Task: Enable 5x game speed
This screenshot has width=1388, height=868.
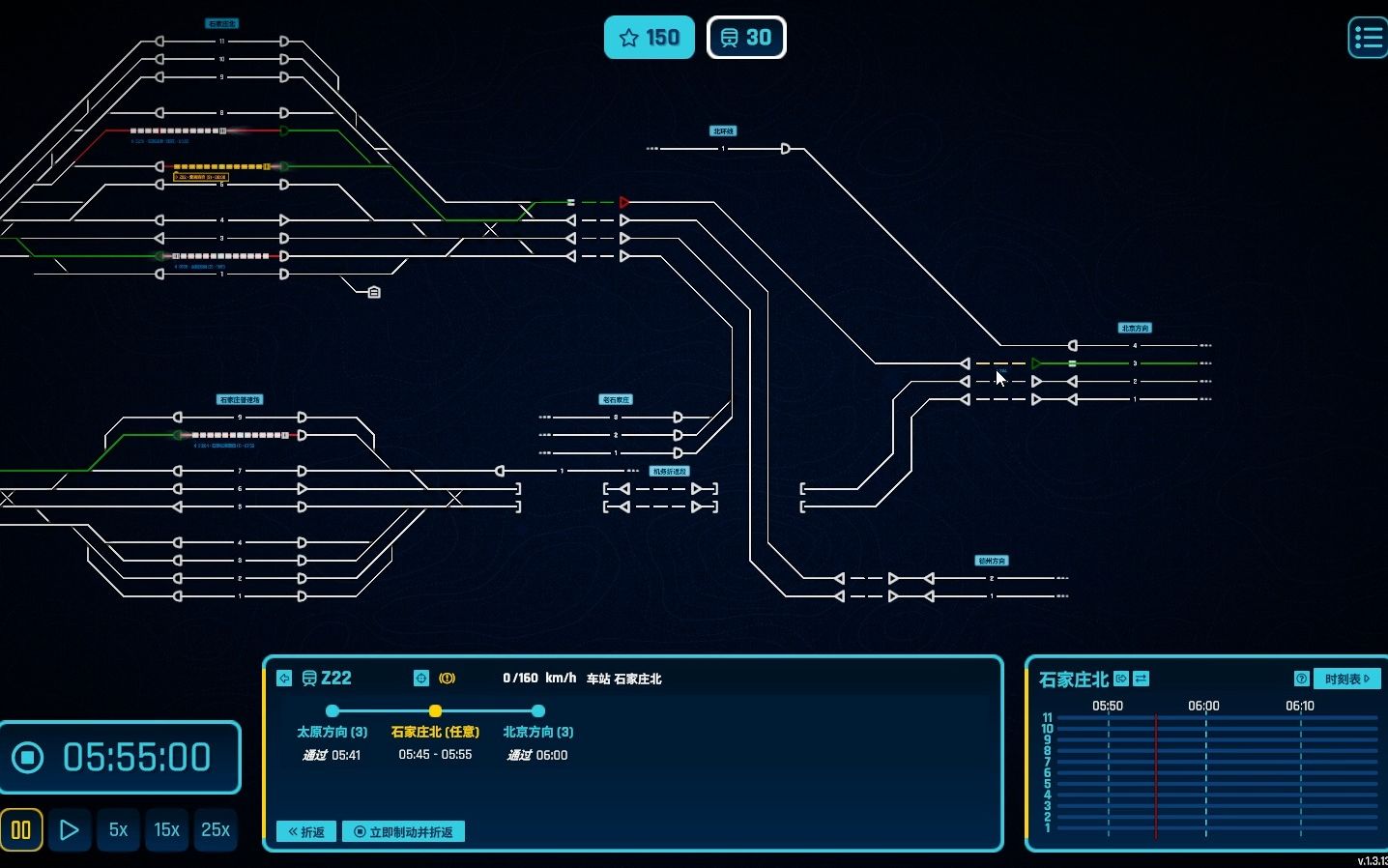Action: (x=118, y=829)
